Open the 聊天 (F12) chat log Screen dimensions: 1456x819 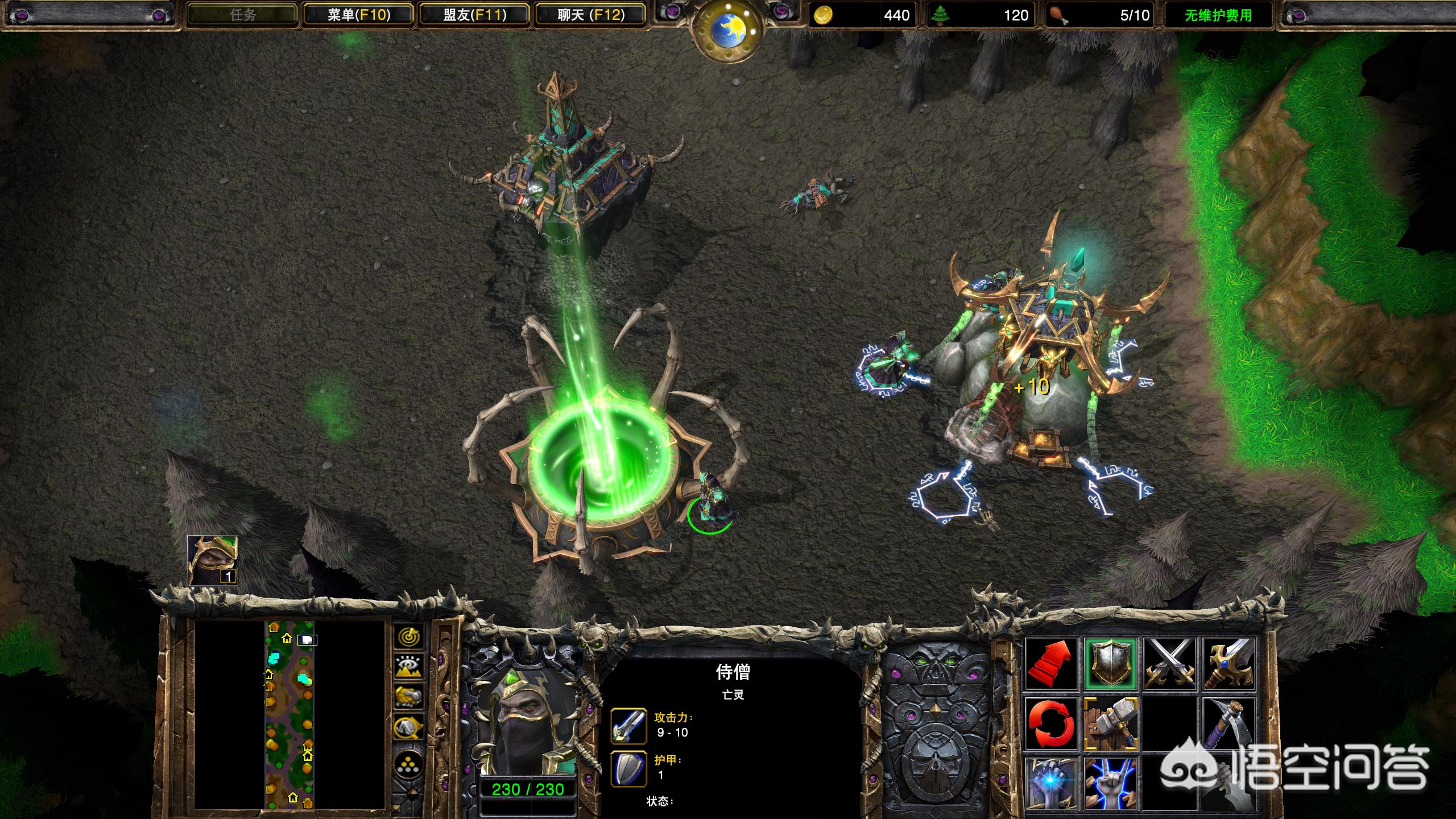[x=591, y=15]
